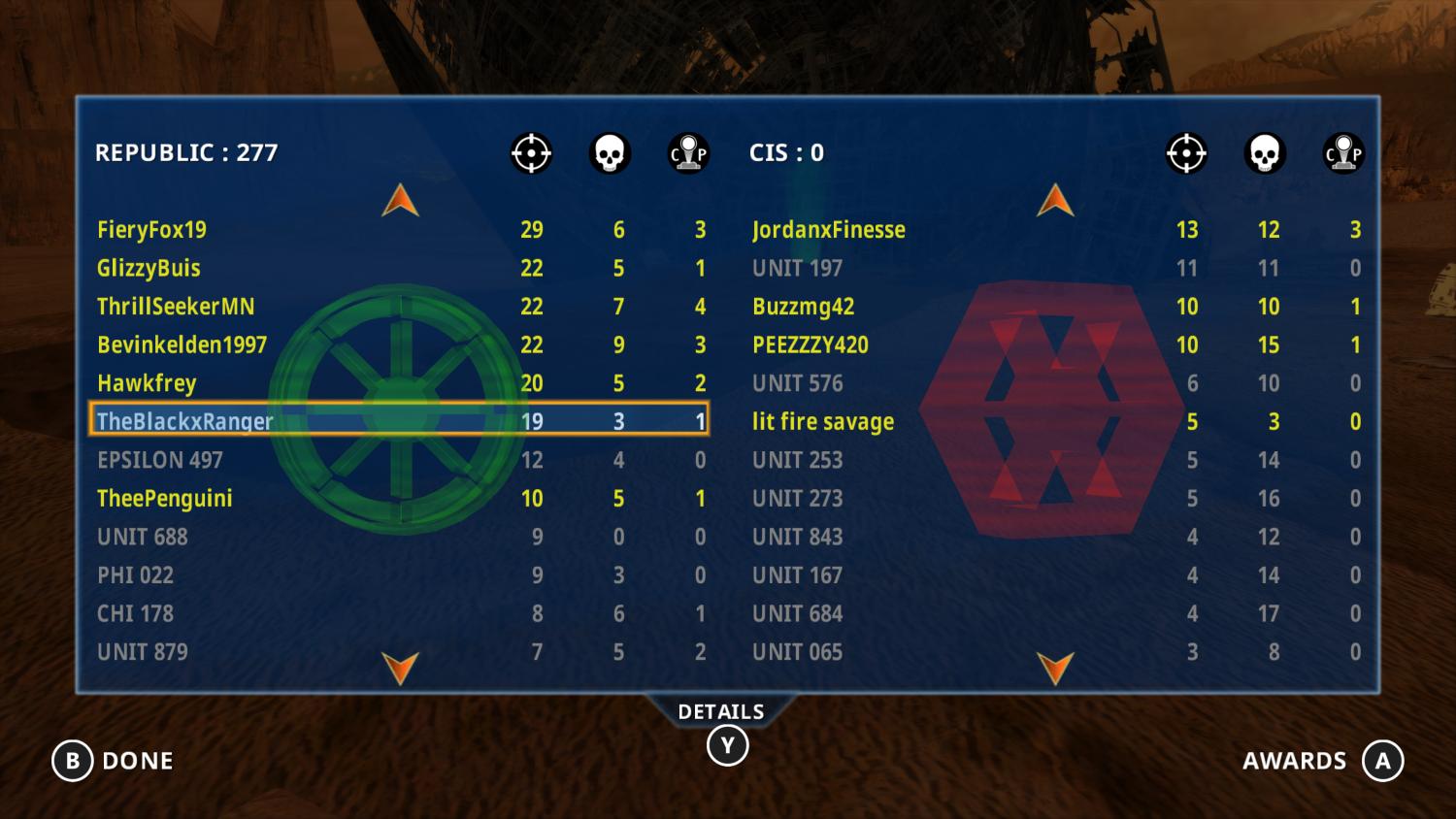Click the Republic team's crosshair score icon
This screenshot has height=819, width=1456.
click(x=530, y=152)
